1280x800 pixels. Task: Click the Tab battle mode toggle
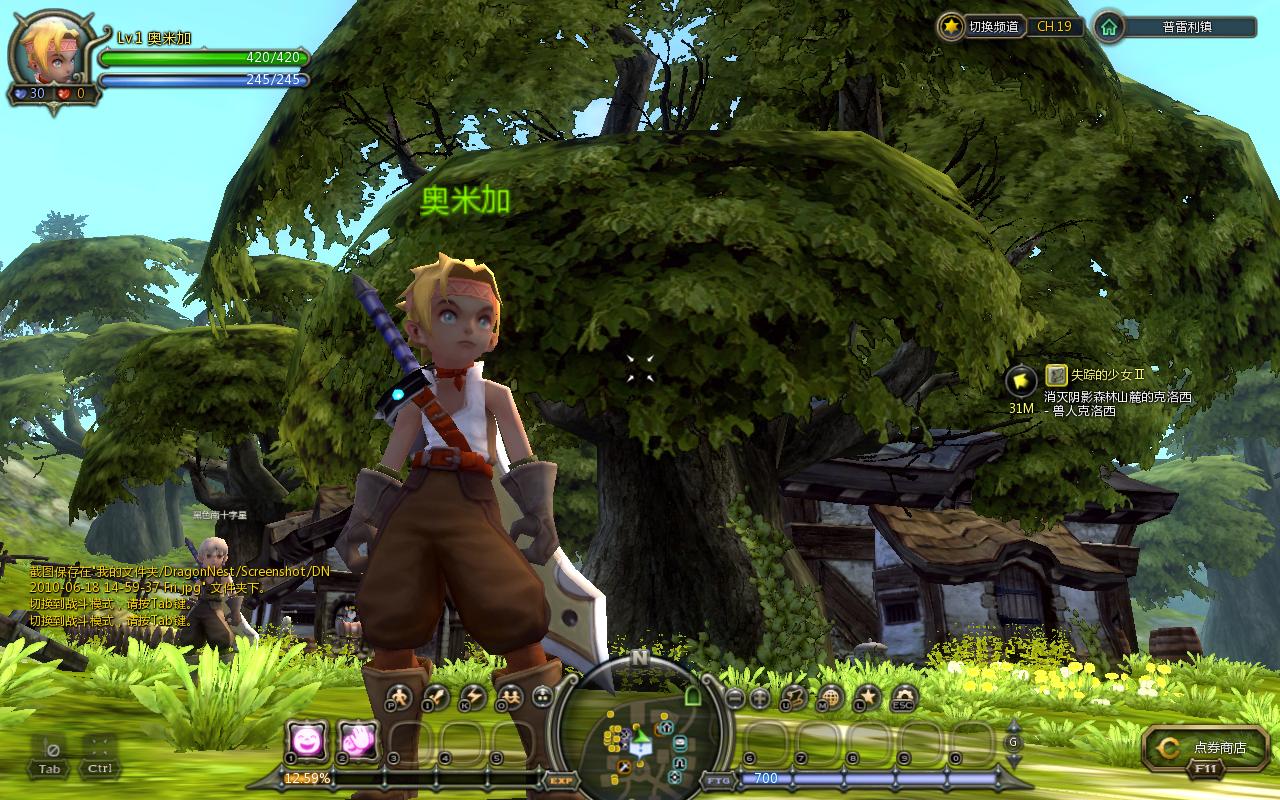pyautogui.click(x=49, y=755)
